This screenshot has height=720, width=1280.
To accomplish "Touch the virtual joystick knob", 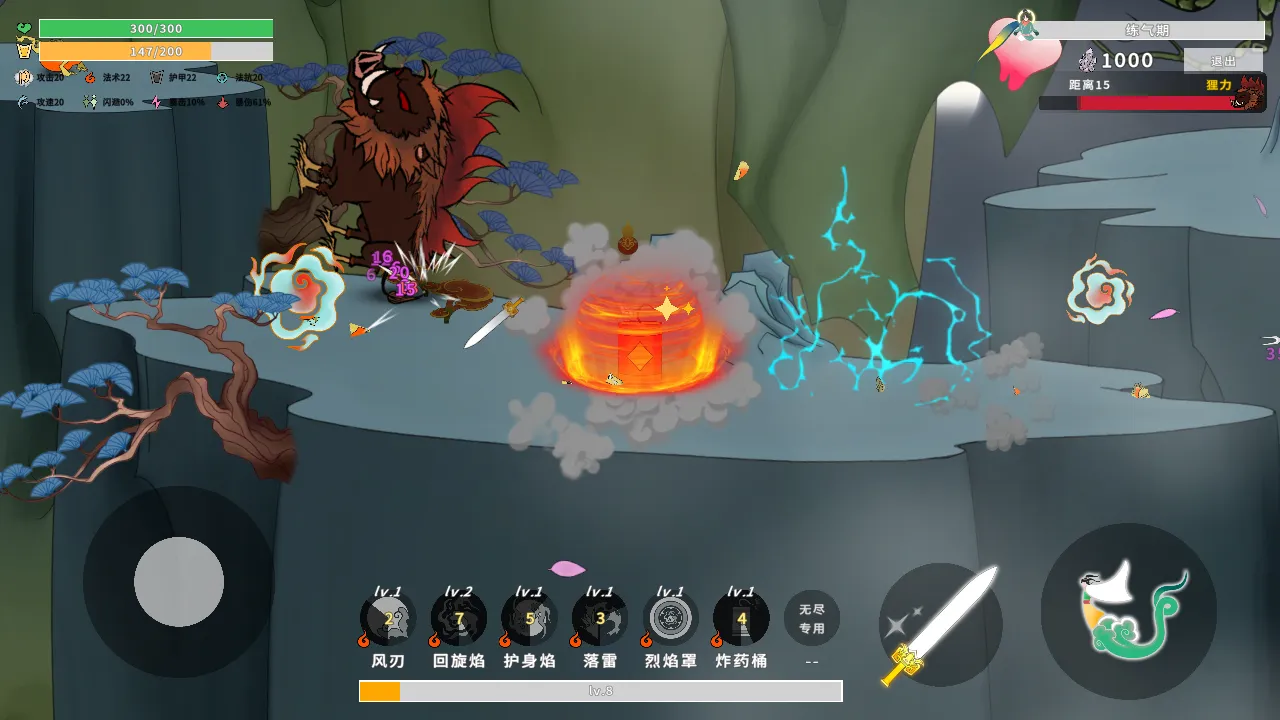I will click(x=179, y=582).
